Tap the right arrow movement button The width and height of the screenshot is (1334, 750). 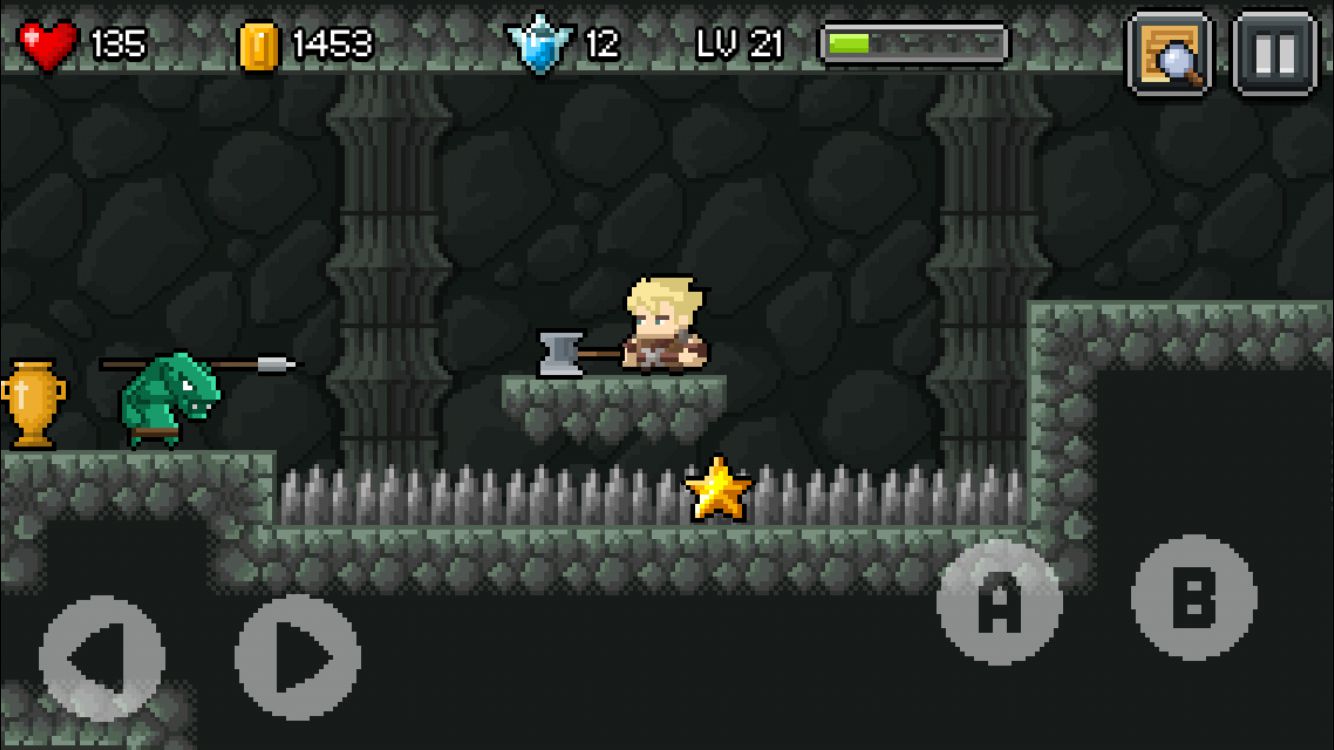pos(298,658)
